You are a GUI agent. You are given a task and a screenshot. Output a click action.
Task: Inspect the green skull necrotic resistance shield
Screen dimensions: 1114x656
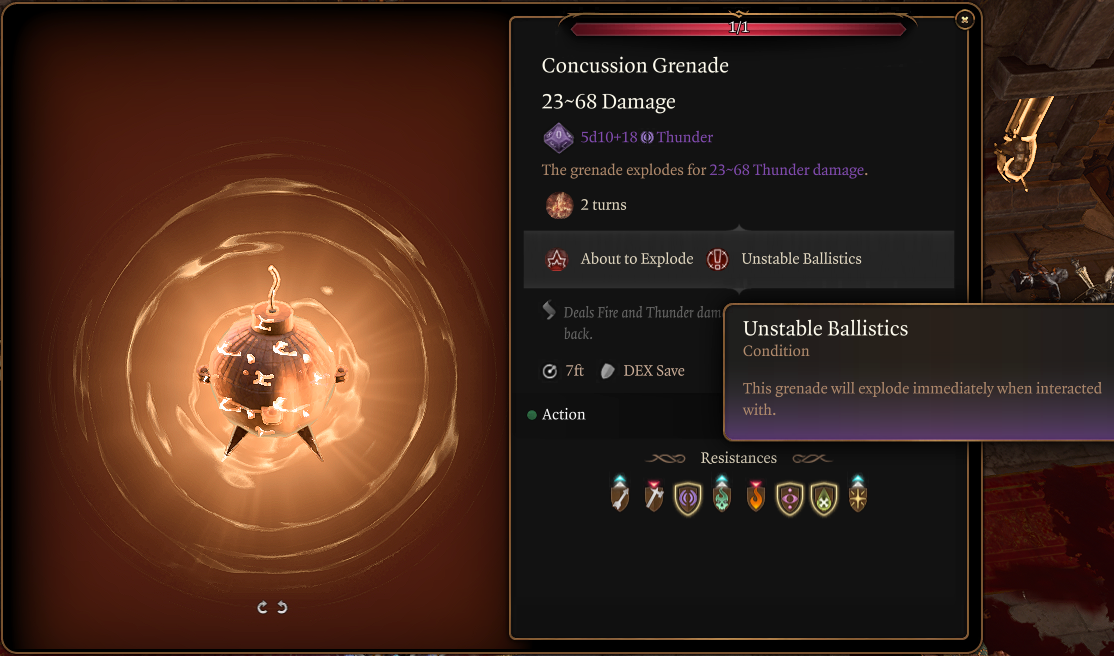click(x=722, y=496)
